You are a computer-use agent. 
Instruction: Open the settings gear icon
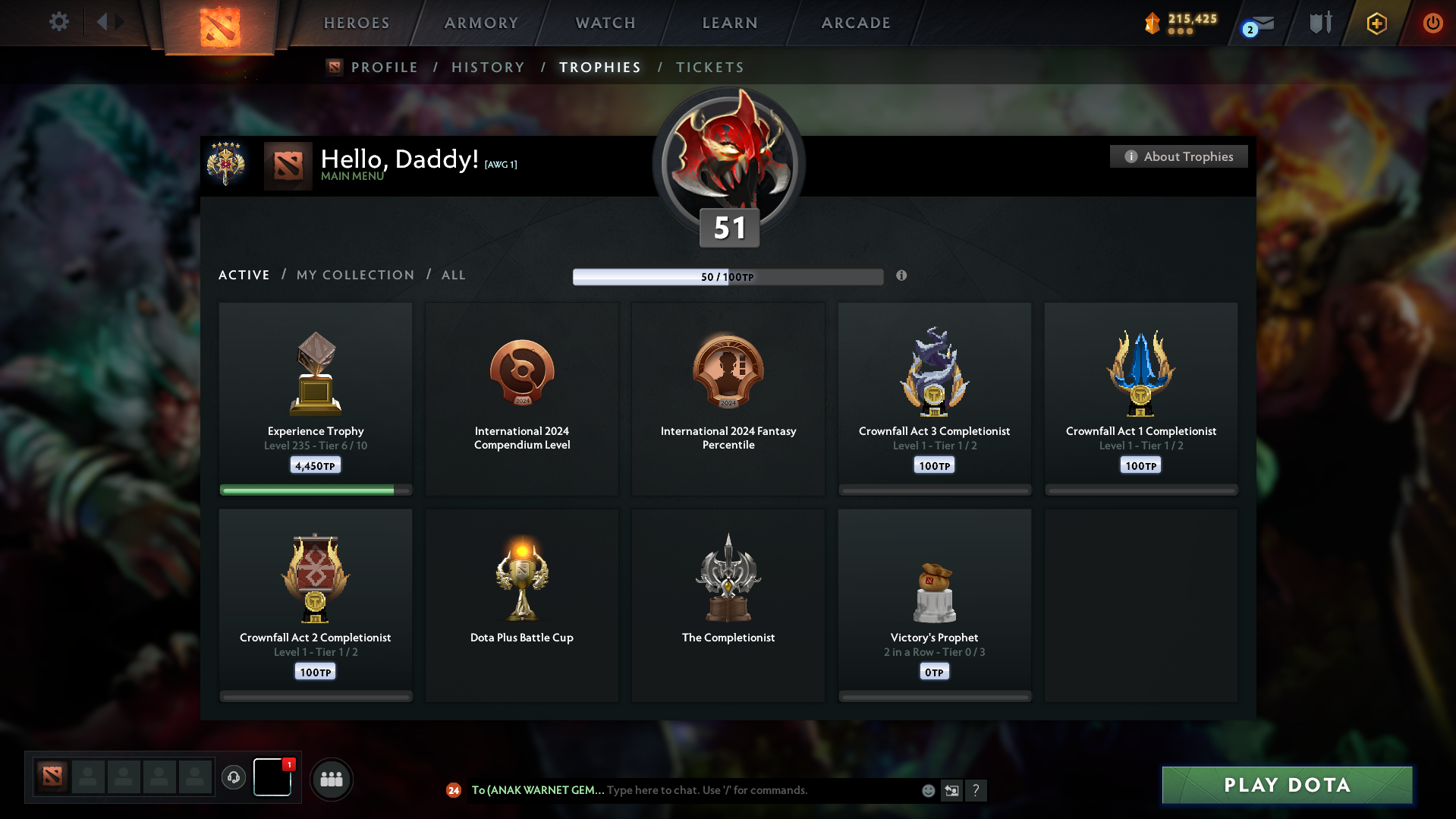(x=59, y=22)
